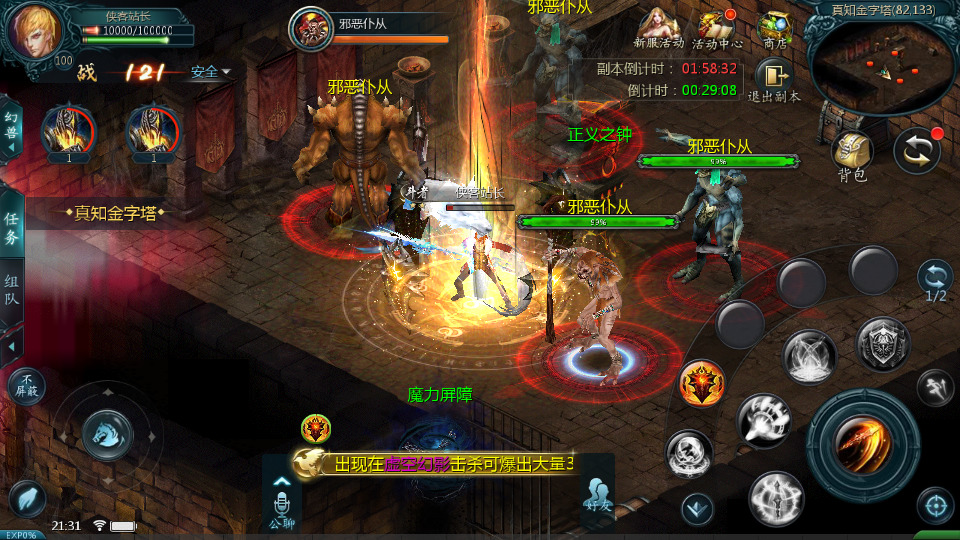Open the 安全 PK mode dropdown
The height and width of the screenshot is (540, 960).
[x=210, y=72]
